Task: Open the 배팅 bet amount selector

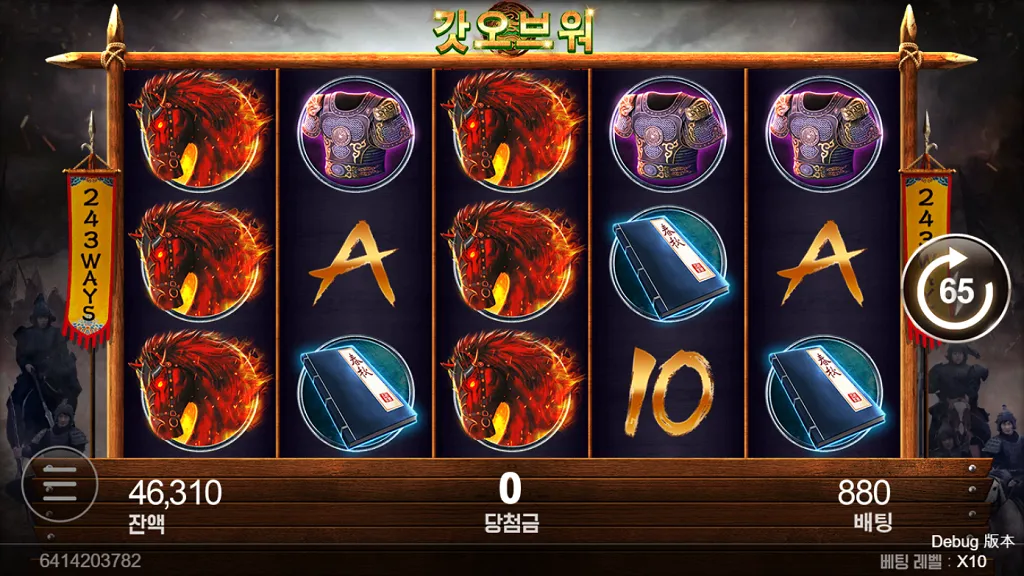Action: point(864,502)
